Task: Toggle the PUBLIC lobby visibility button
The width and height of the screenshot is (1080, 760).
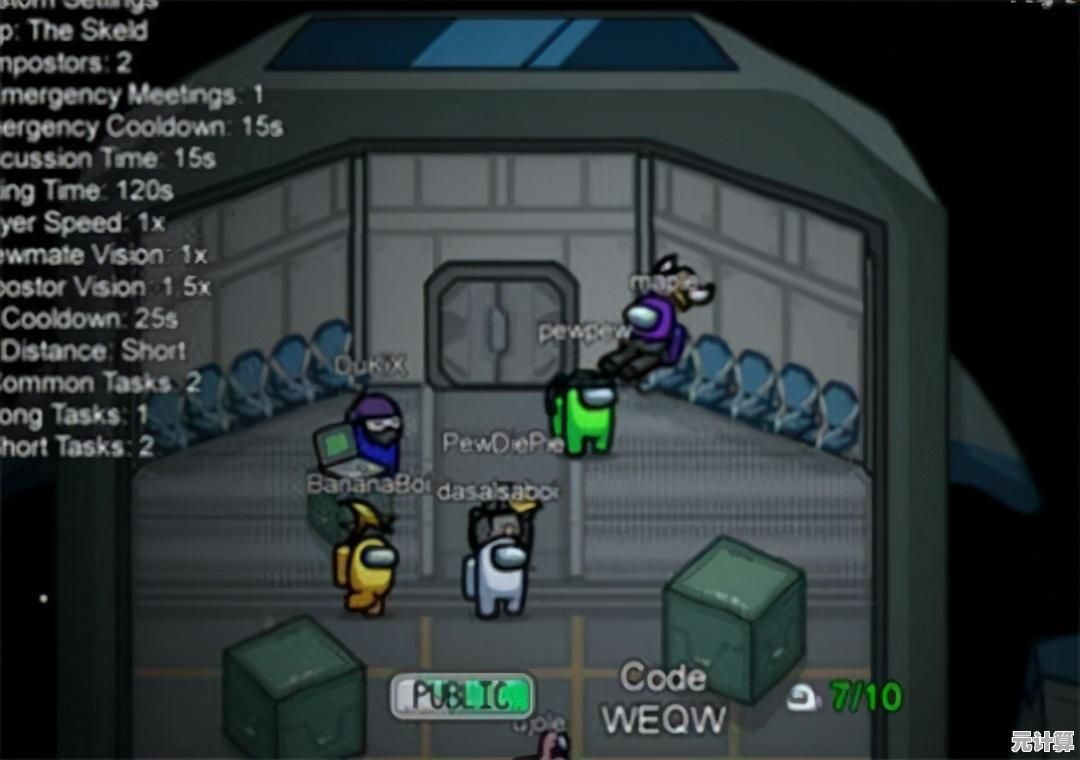Action: 461,695
